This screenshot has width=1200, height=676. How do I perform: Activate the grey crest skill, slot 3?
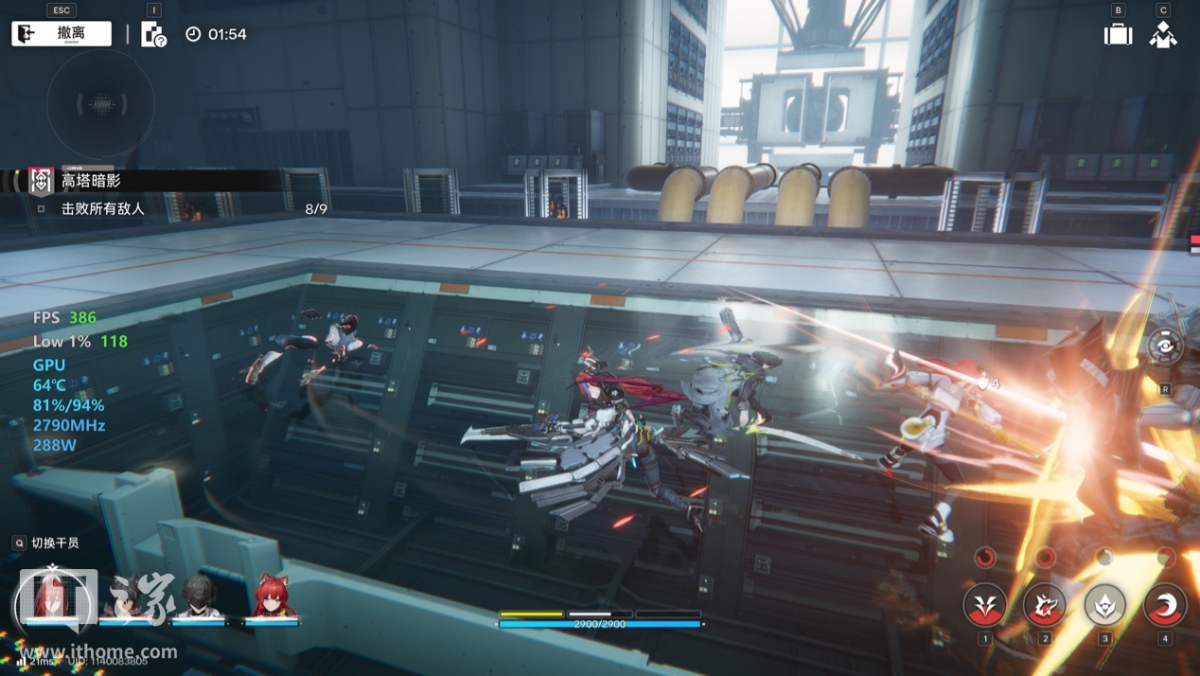coord(1105,604)
